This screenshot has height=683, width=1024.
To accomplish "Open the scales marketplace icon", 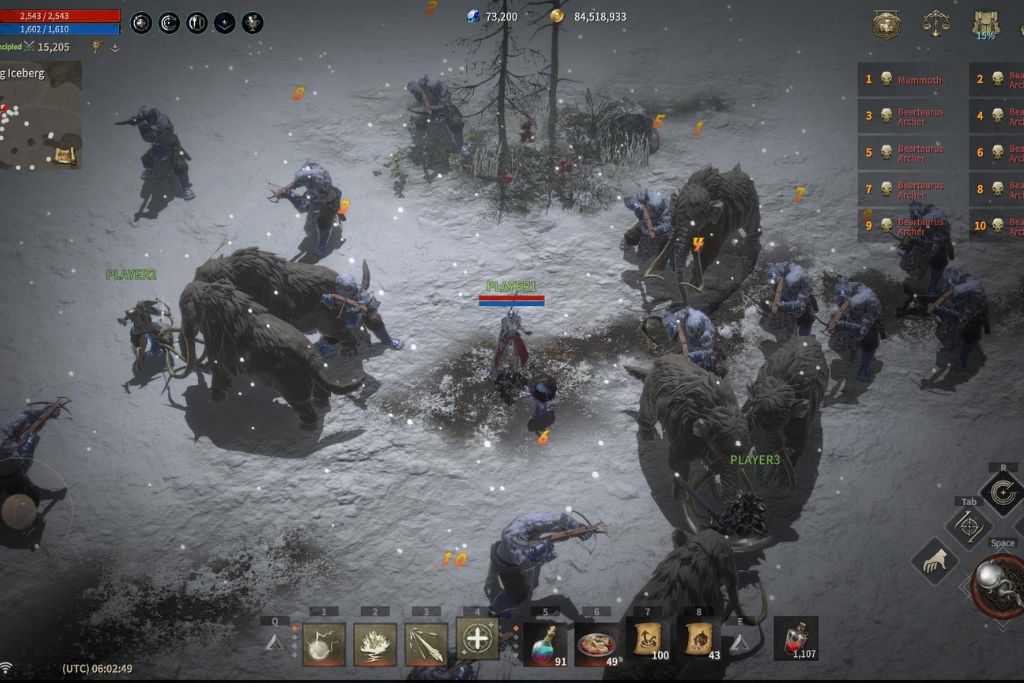I will click(x=935, y=22).
